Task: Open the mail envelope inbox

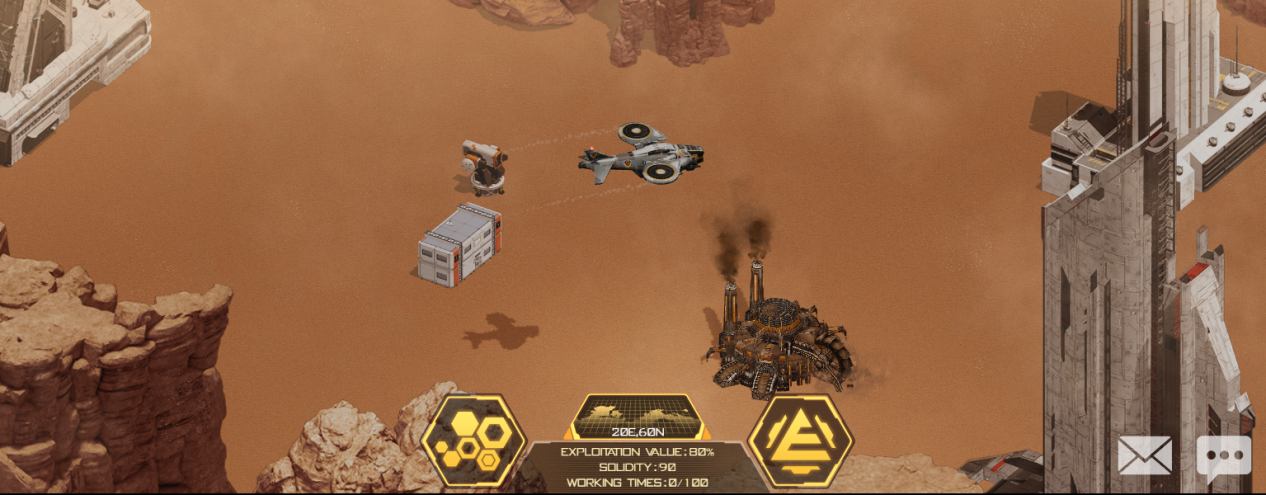Action: tap(1144, 456)
